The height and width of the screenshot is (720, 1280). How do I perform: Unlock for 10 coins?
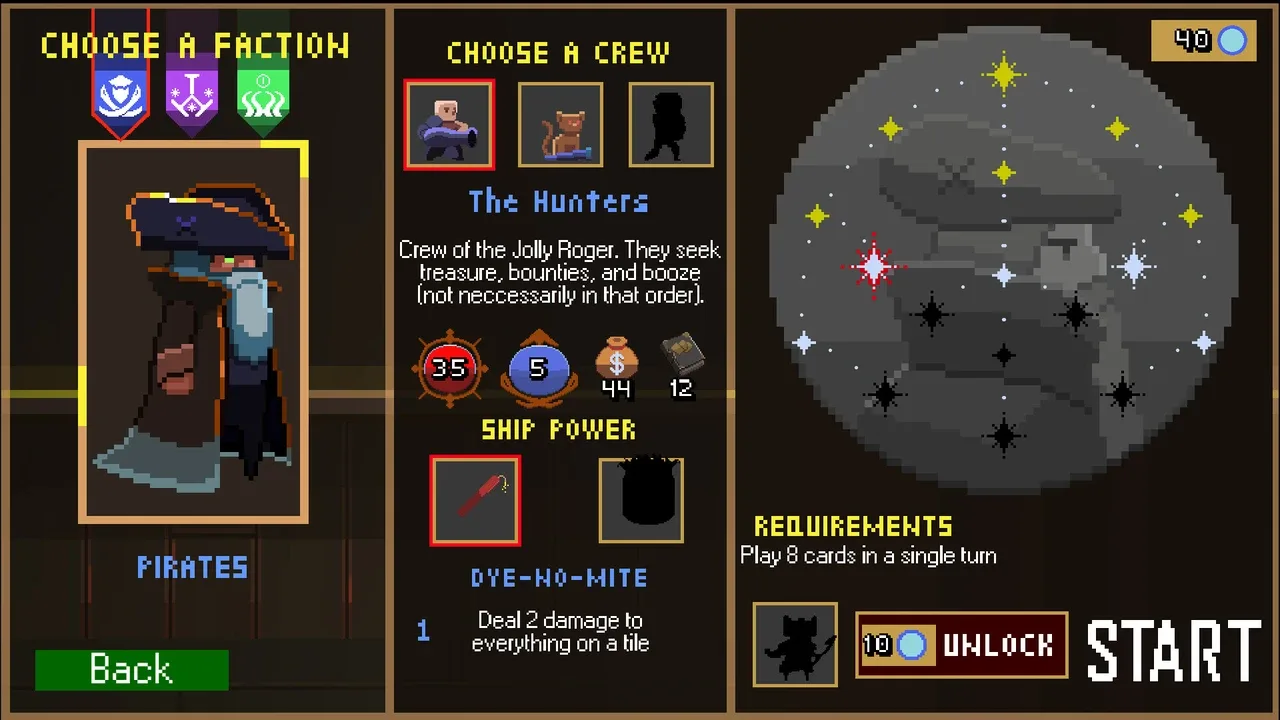click(961, 645)
